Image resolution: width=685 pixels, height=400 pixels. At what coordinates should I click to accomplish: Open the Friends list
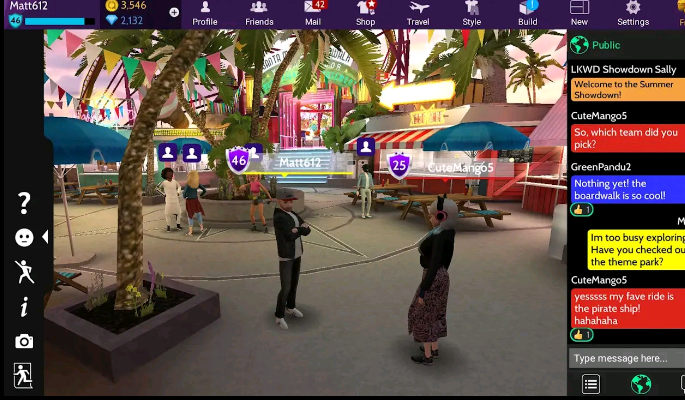click(259, 13)
